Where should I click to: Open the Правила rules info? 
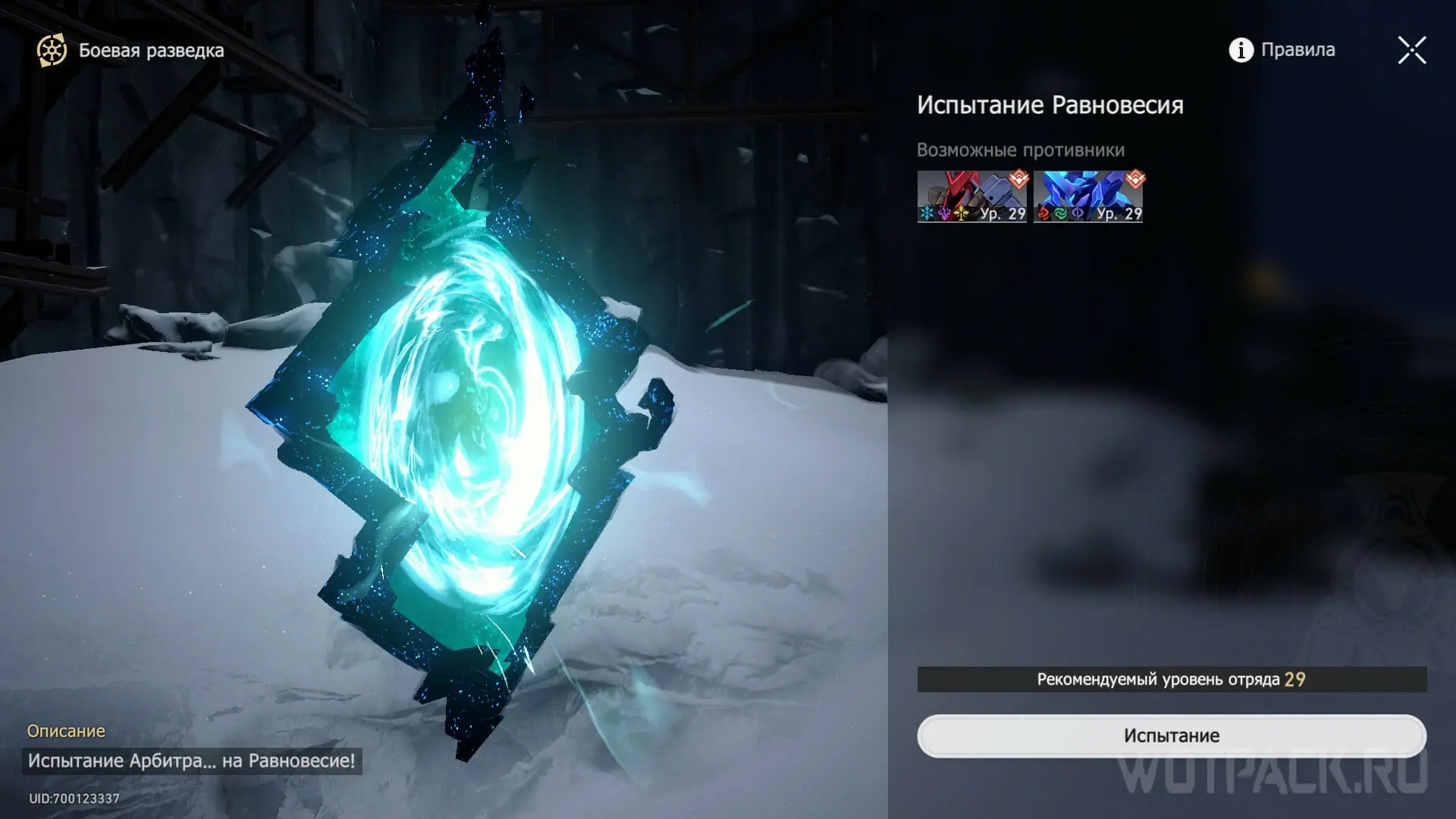(1282, 50)
